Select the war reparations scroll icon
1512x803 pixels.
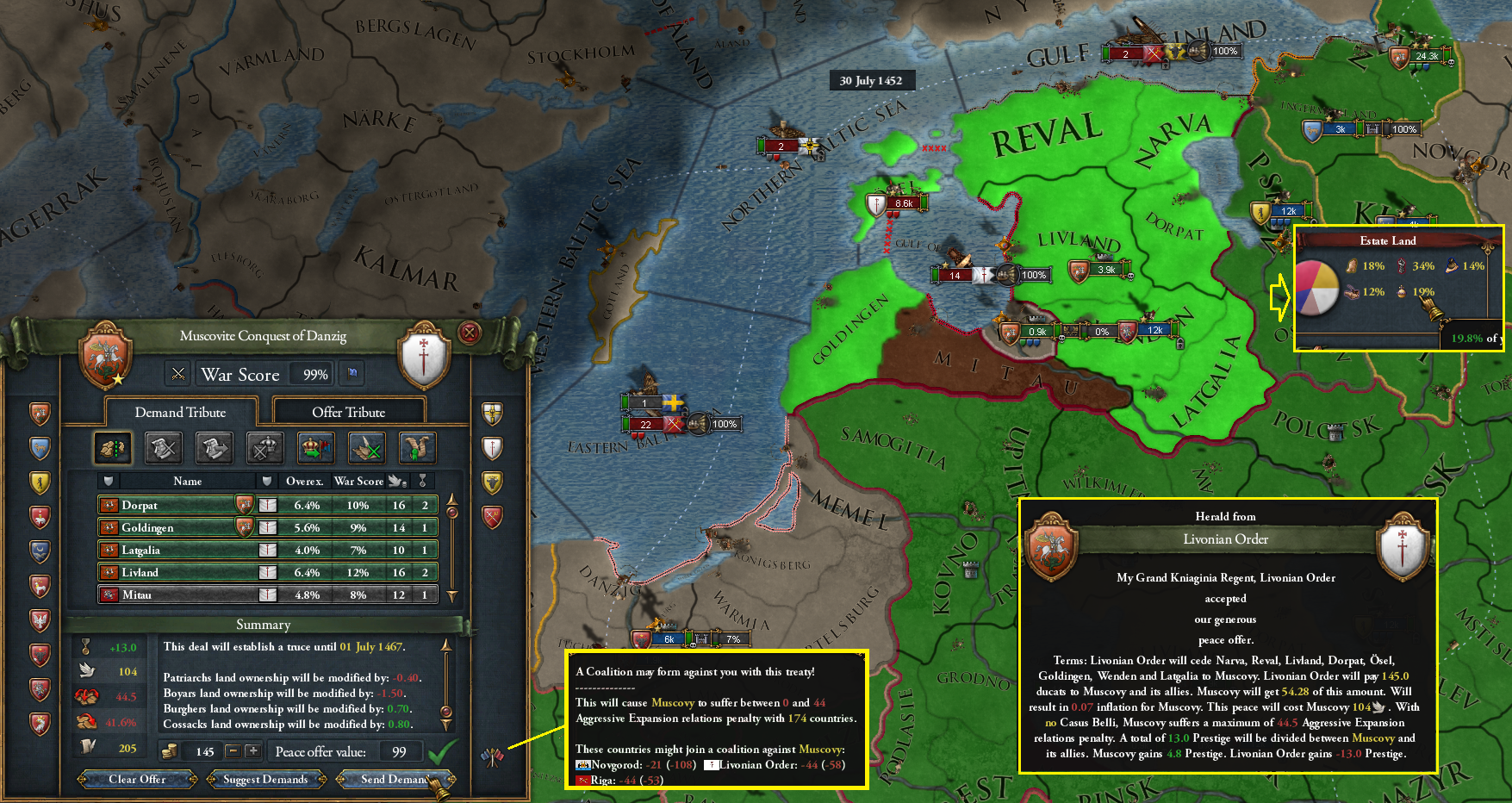point(417,448)
